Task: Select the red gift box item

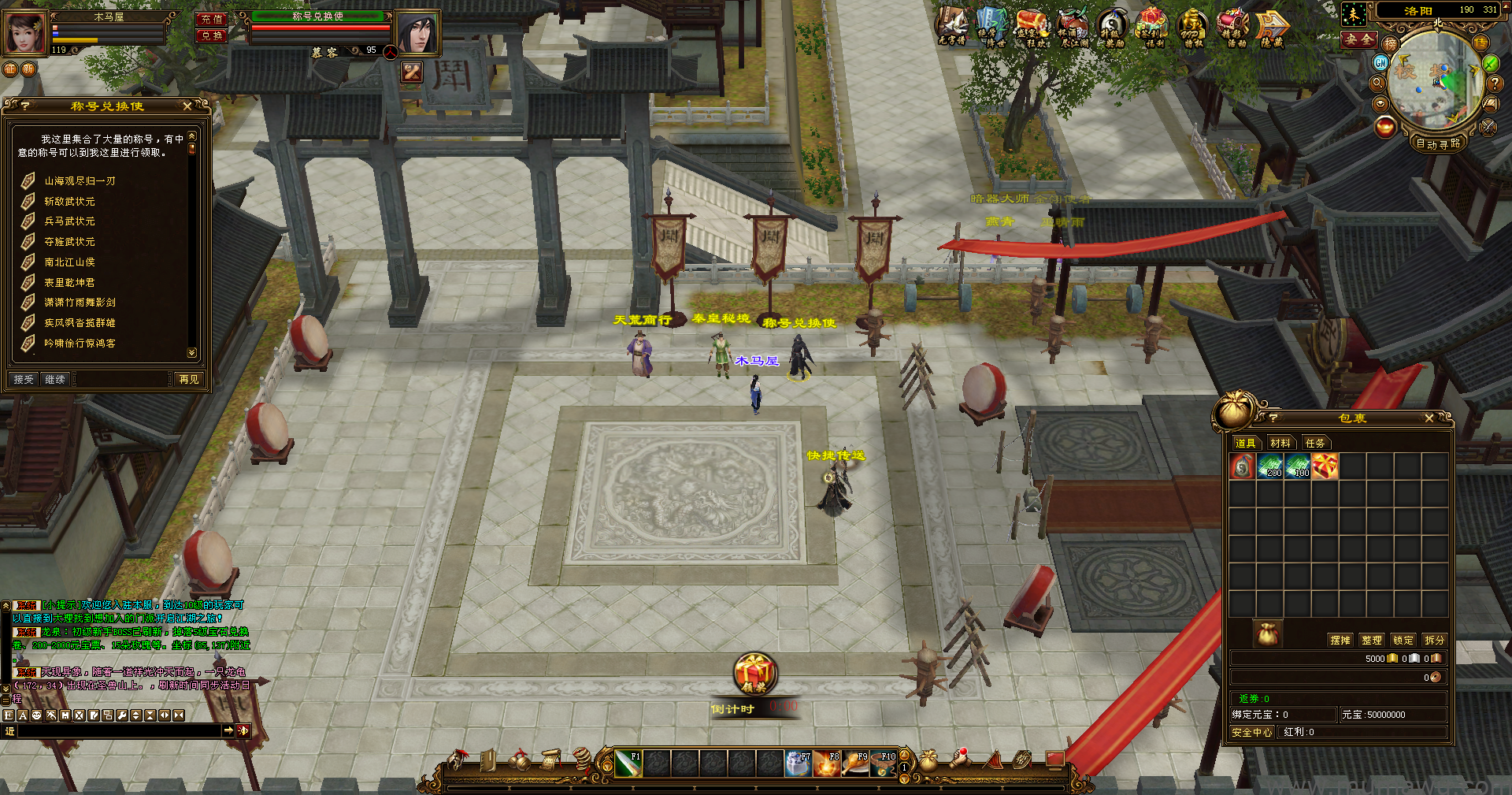Action: click(1325, 466)
